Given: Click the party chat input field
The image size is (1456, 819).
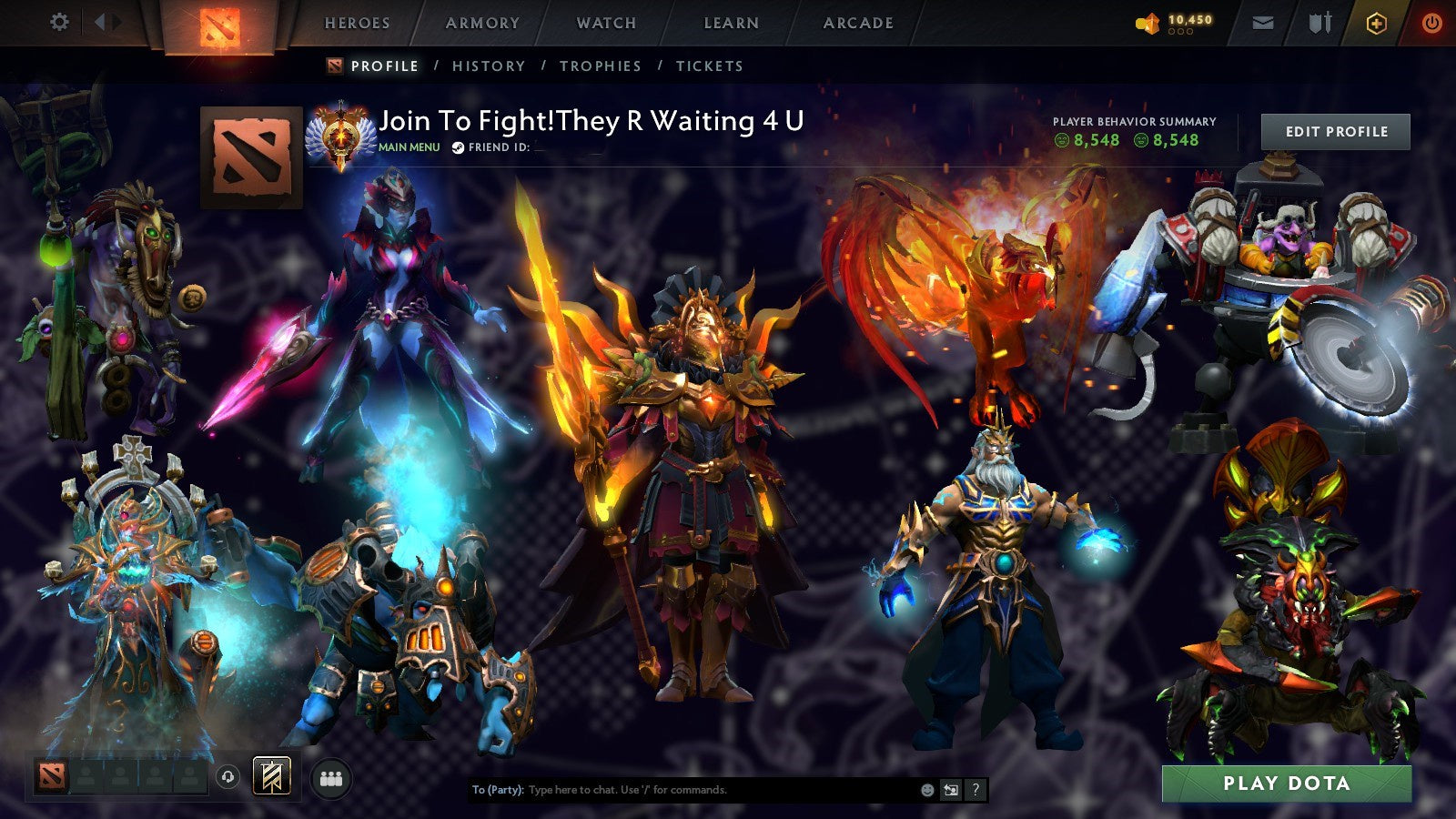Looking at the screenshot, I should (x=682, y=791).
